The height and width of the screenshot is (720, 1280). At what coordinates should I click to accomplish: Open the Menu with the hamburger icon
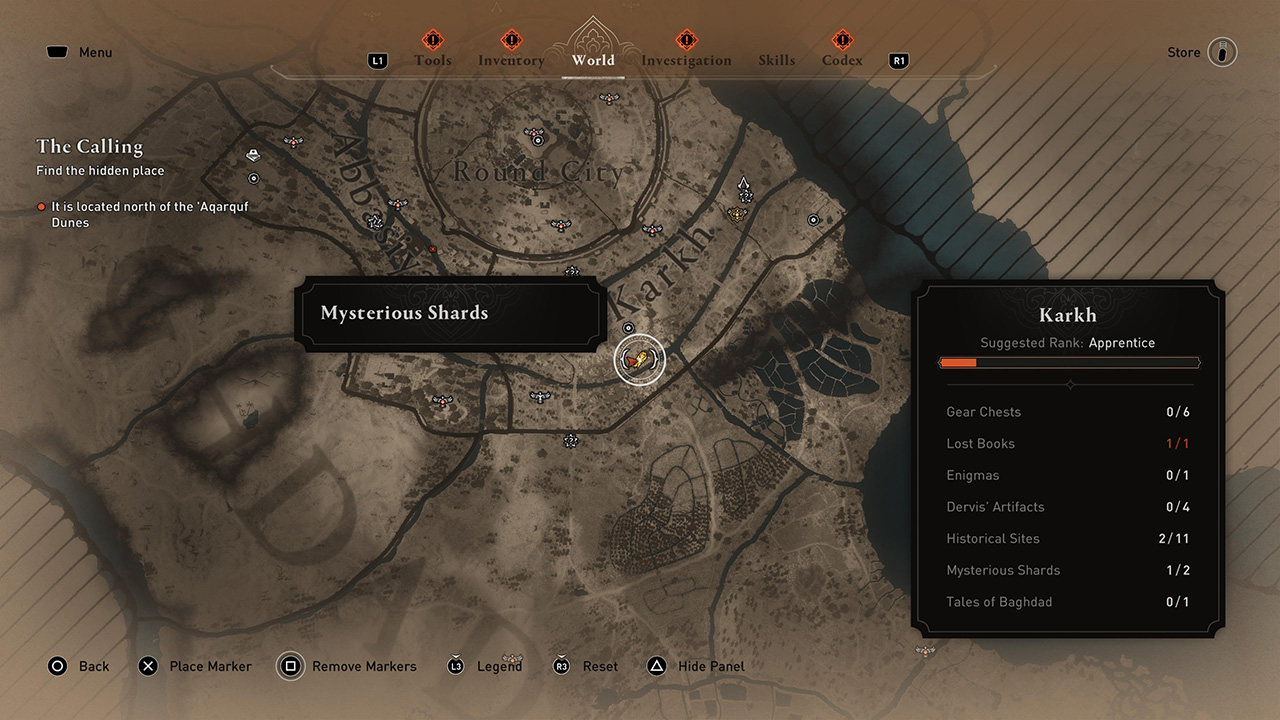click(57, 51)
